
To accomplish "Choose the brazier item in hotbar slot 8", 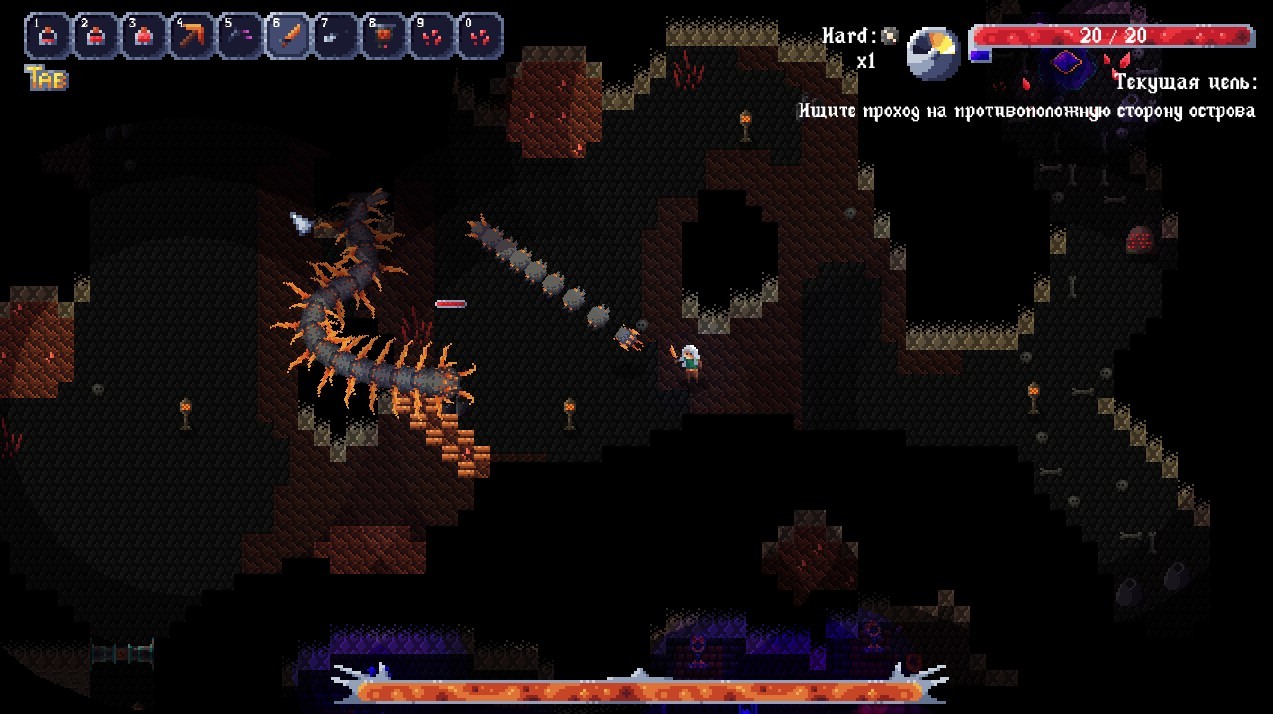I will 383,37.
